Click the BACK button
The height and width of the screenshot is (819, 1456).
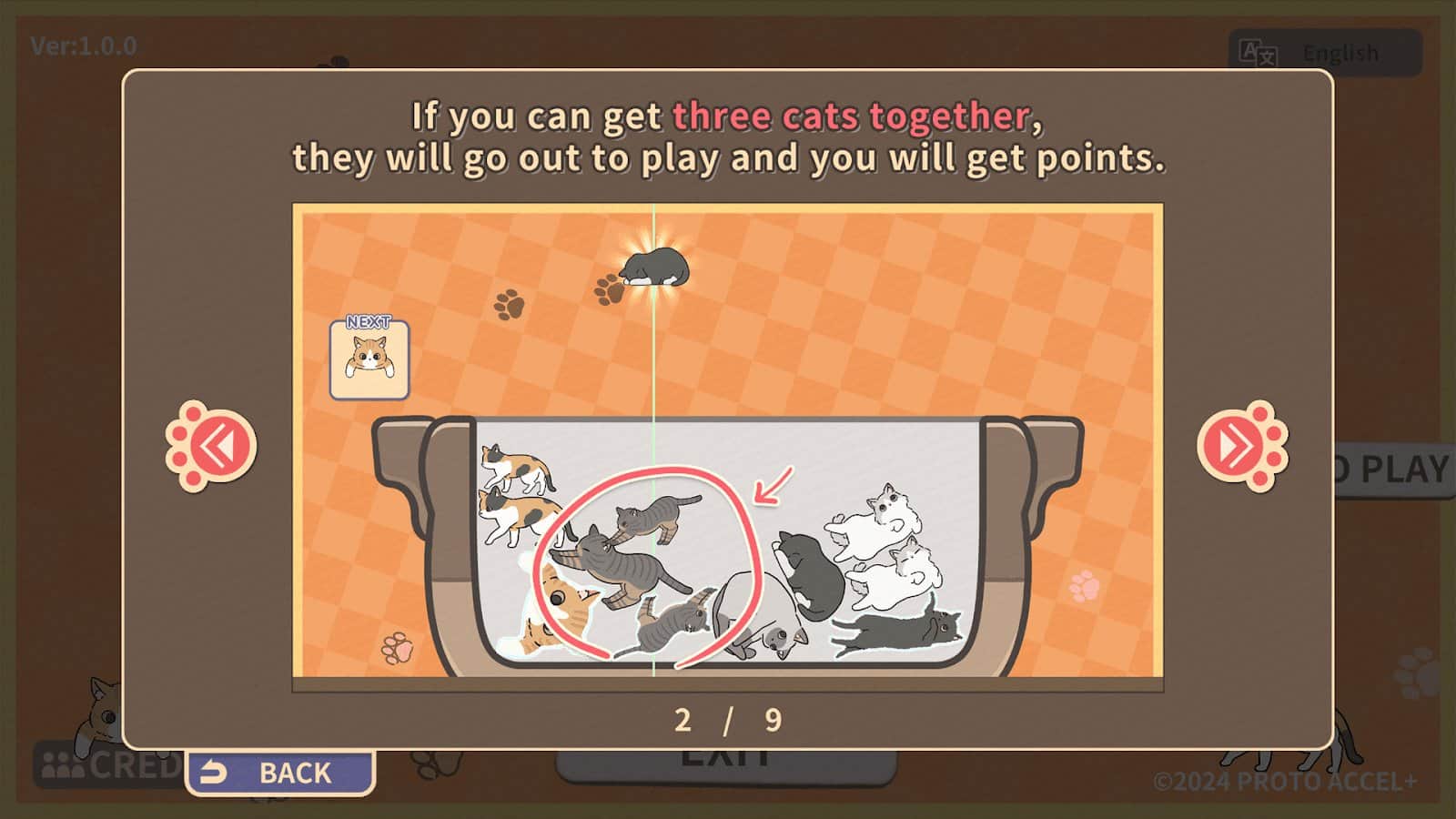[280, 773]
